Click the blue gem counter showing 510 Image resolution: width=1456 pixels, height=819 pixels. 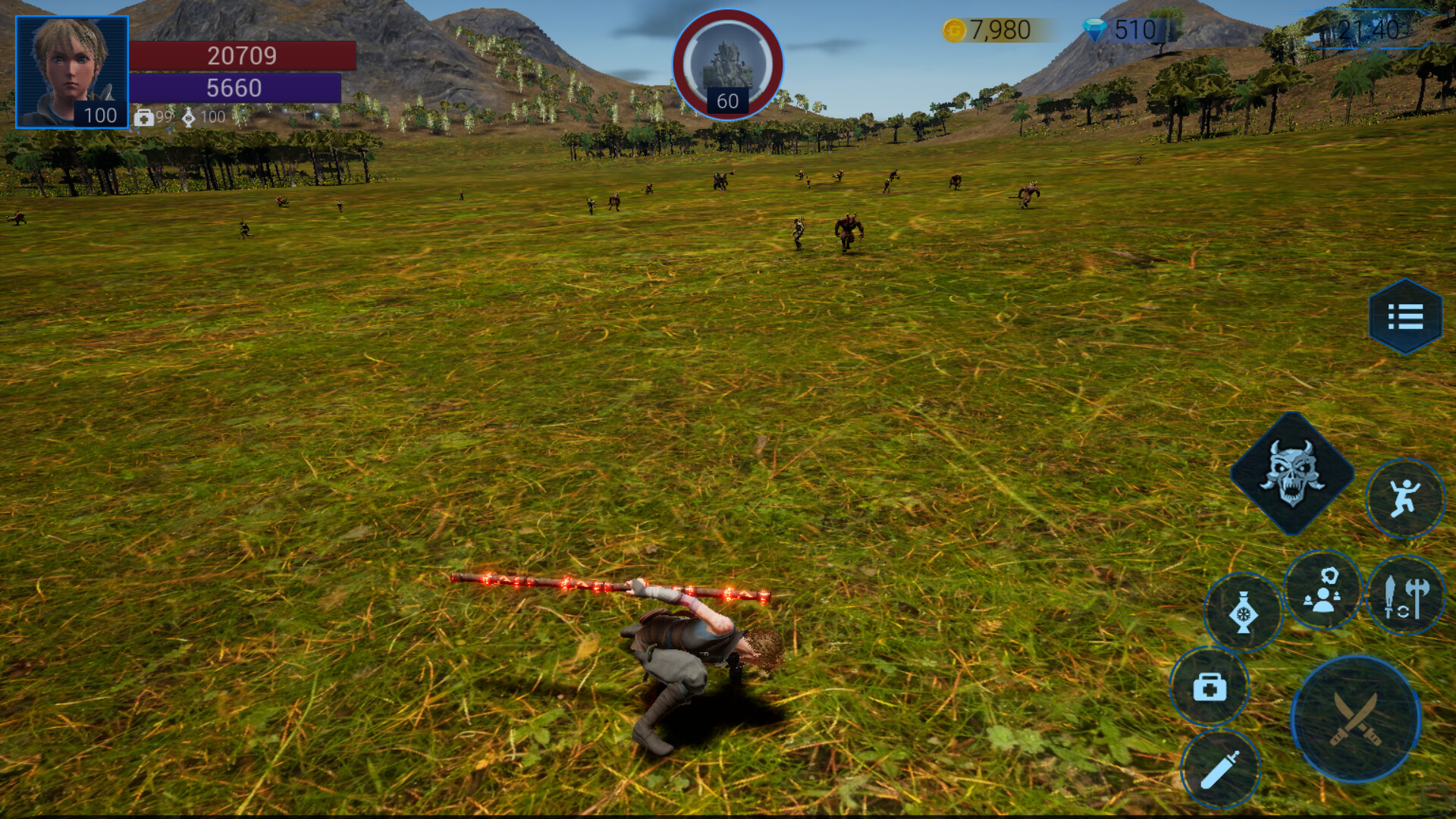[x=1122, y=30]
